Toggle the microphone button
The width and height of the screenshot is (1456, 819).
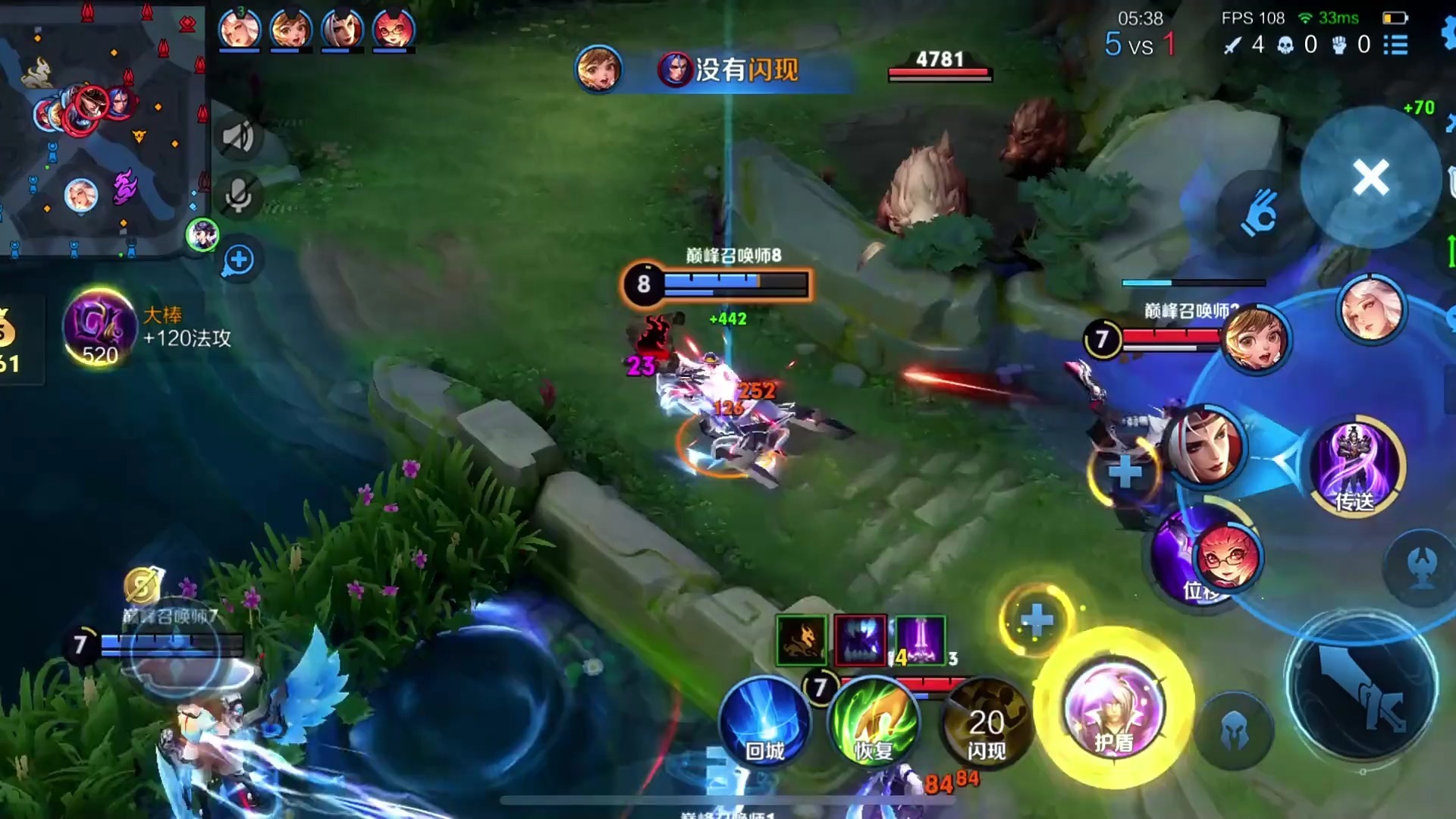(x=238, y=196)
